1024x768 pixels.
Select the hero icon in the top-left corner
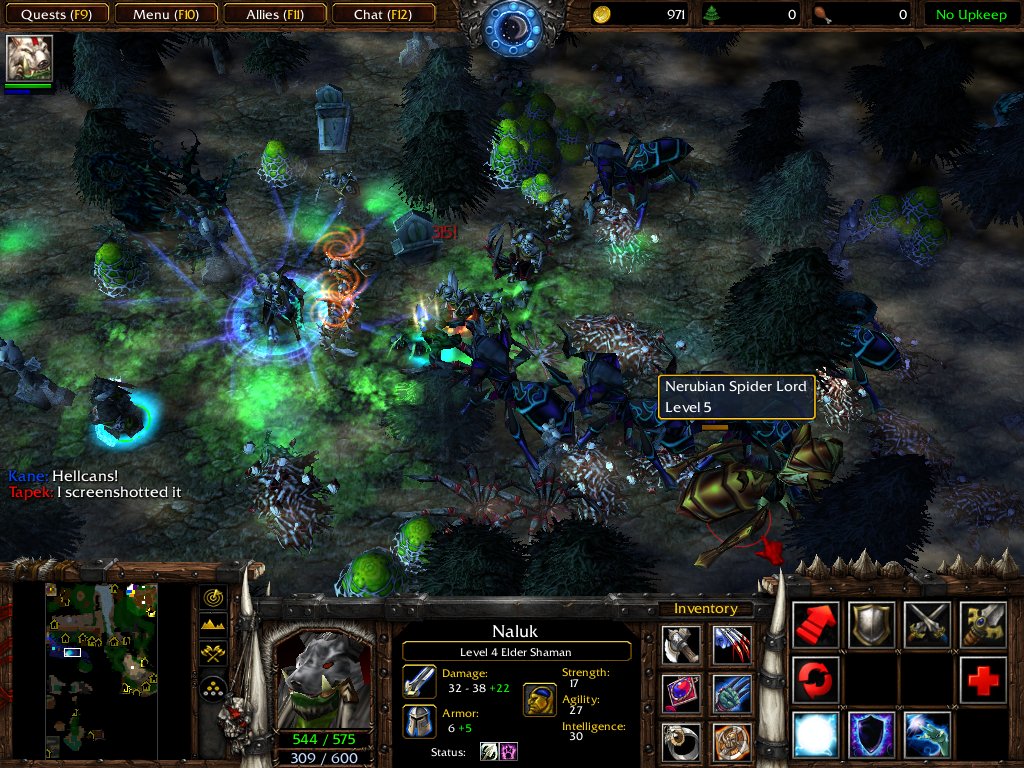point(29,59)
